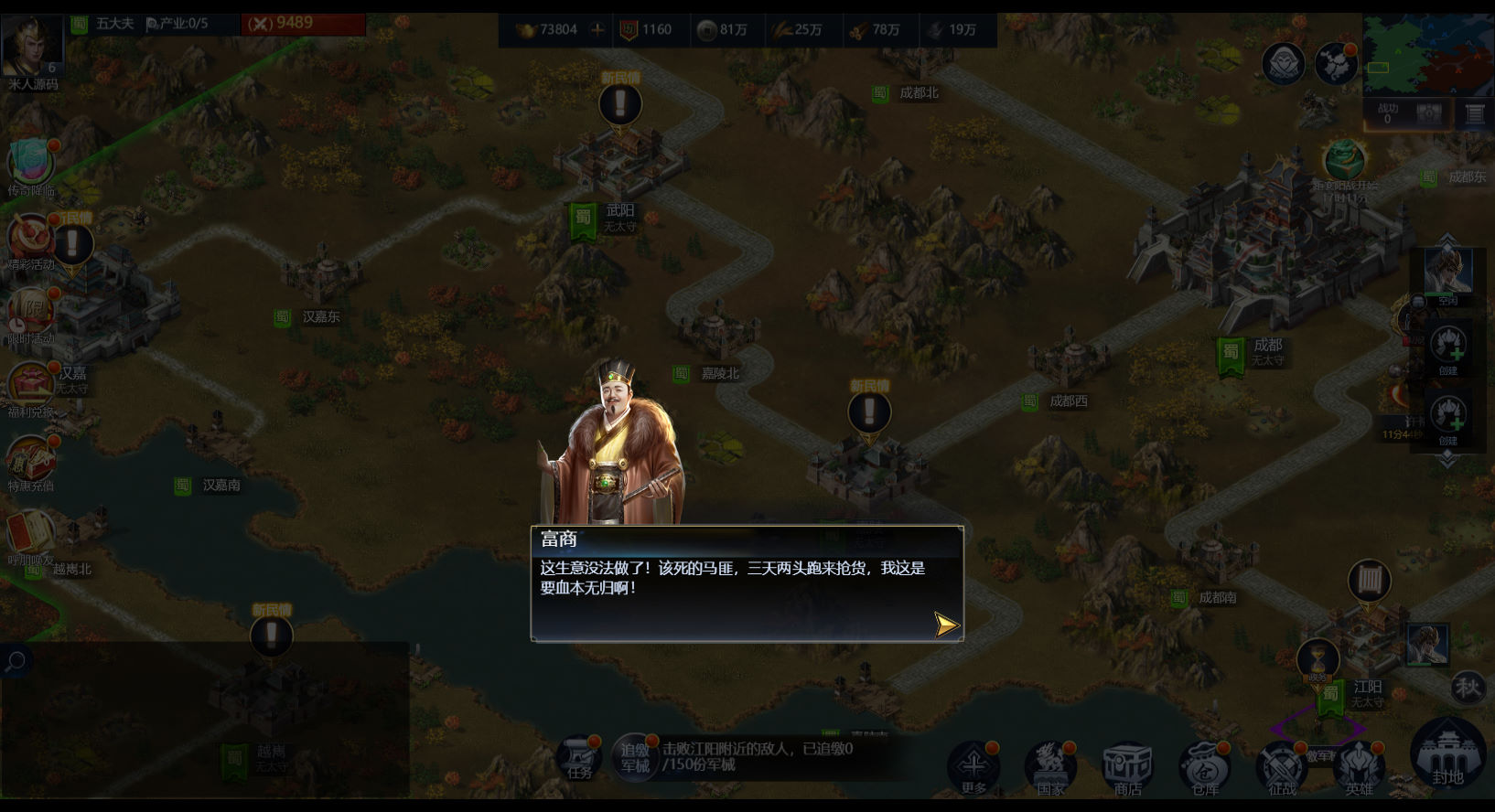Open the 英雄 heroes panel
This screenshot has height=812, width=1495.
coord(1359,766)
